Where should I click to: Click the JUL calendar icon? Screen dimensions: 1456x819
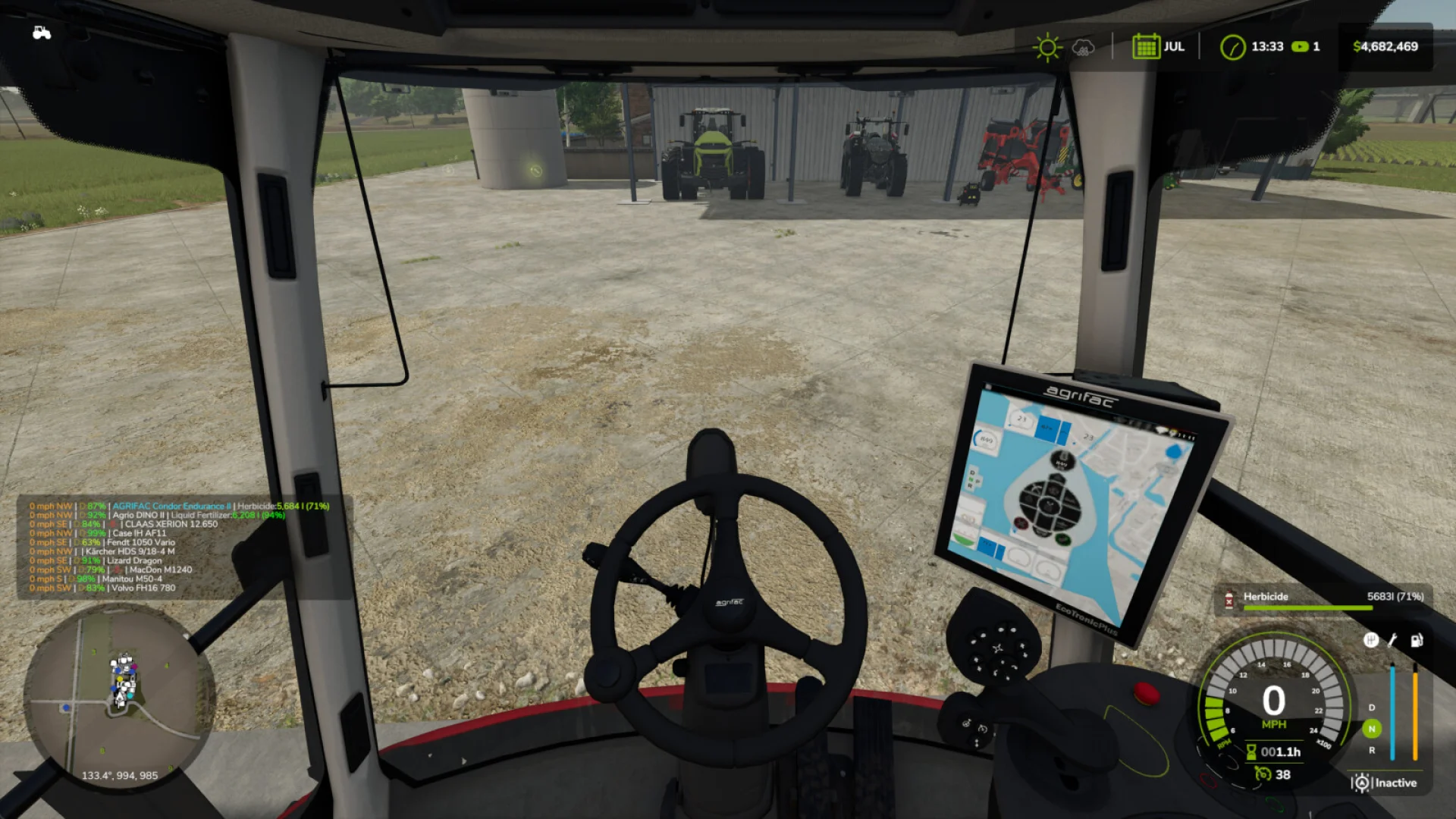point(1147,46)
